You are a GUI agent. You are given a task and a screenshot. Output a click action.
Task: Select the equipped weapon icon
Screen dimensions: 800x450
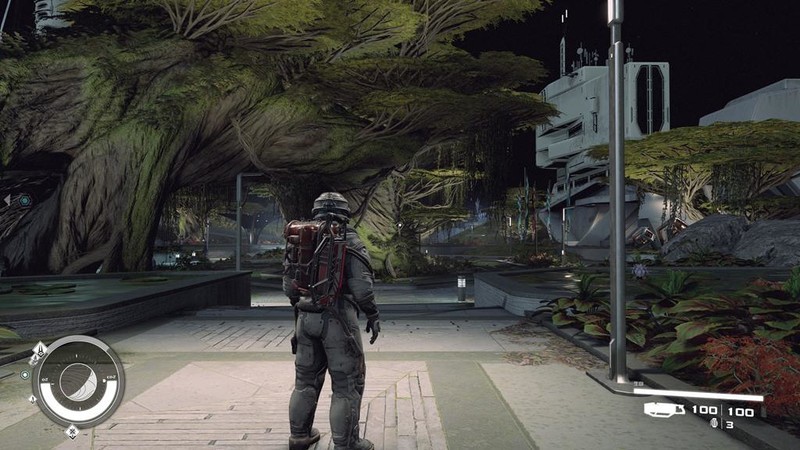(x=662, y=410)
